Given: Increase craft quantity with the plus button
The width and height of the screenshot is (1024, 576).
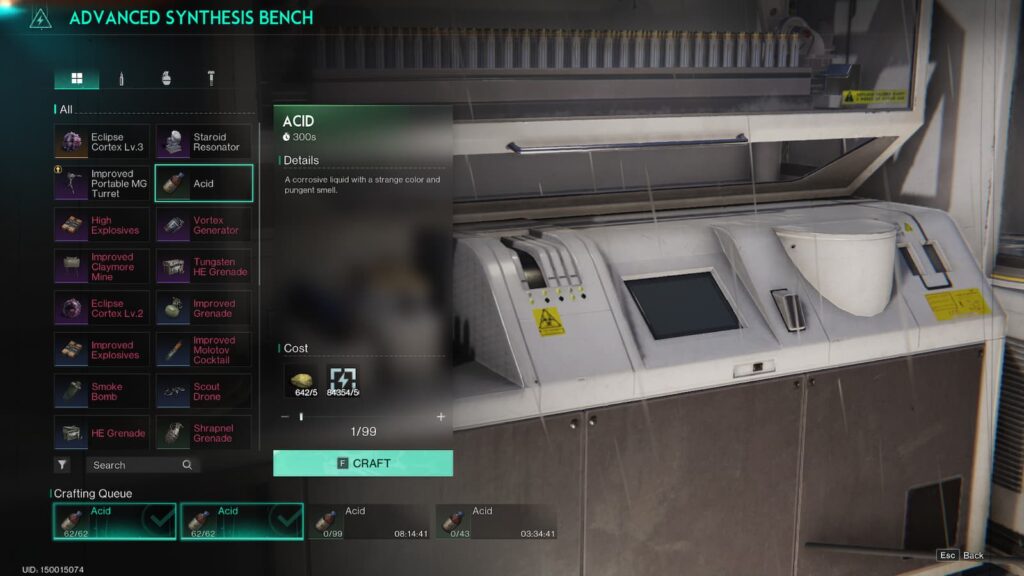Looking at the screenshot, I should [441, 417].
